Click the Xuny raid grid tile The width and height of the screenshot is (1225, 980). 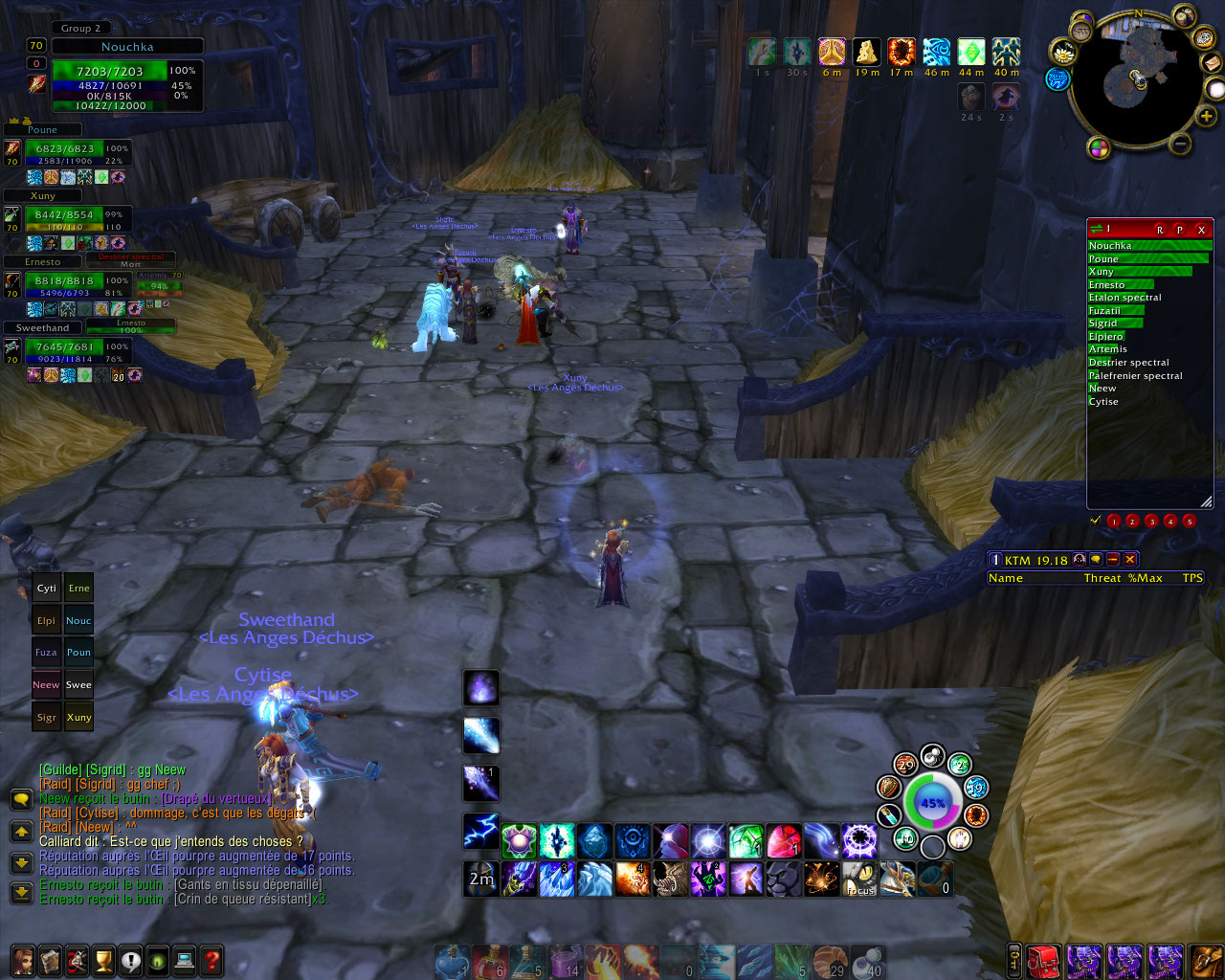click(78, 717)
